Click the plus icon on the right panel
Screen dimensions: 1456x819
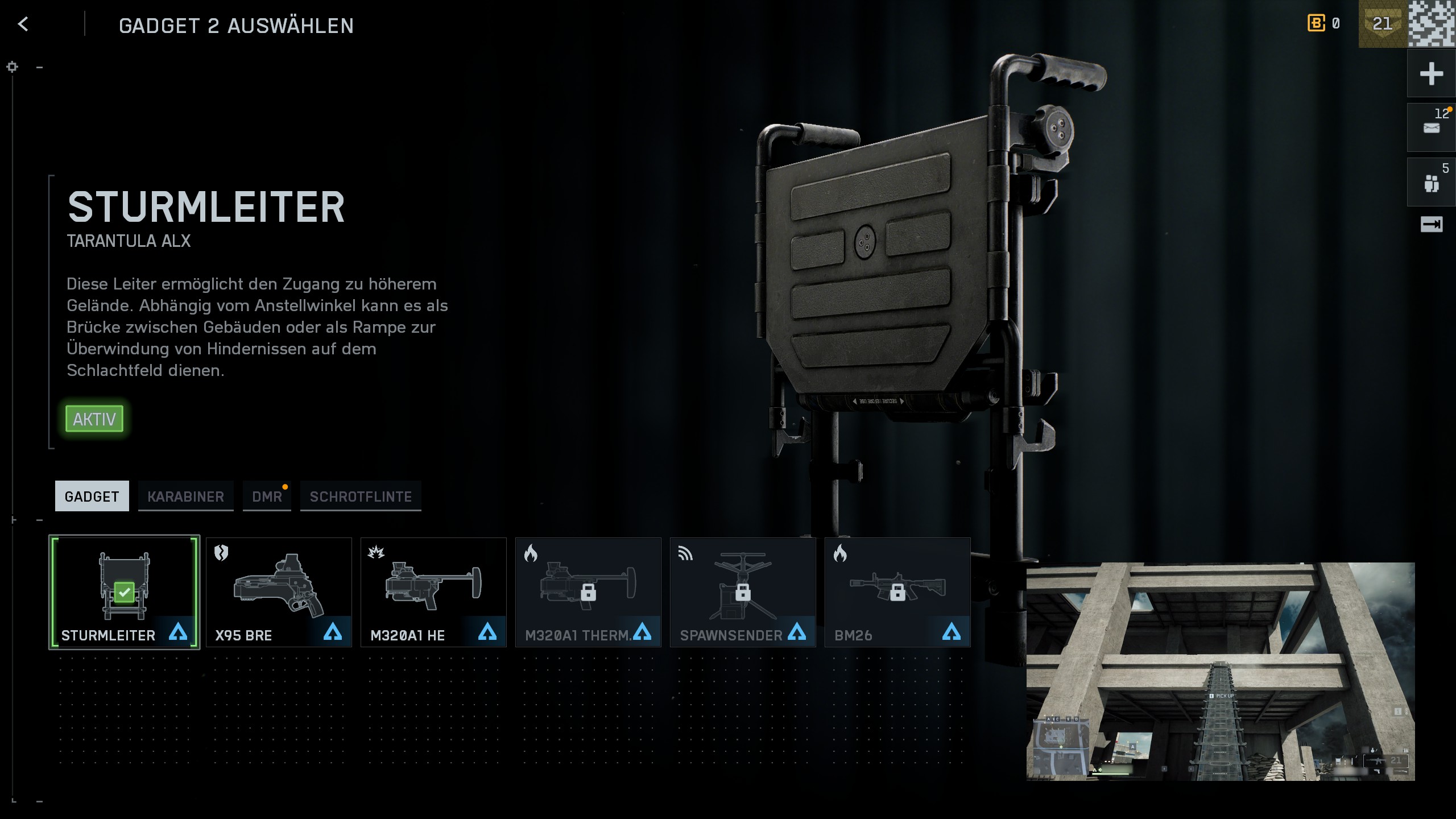1431,73
